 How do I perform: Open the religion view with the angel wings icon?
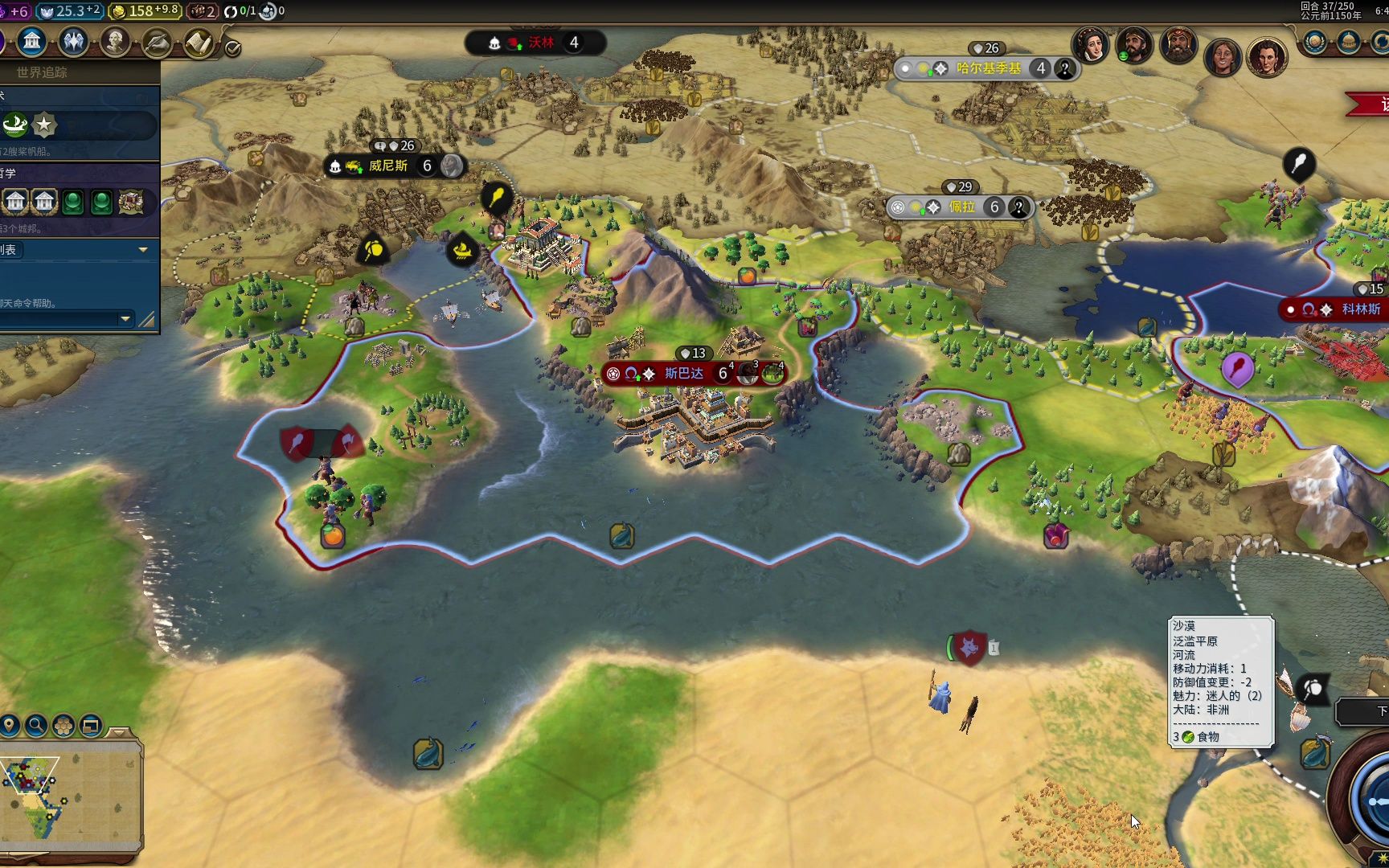click(74, 41)
